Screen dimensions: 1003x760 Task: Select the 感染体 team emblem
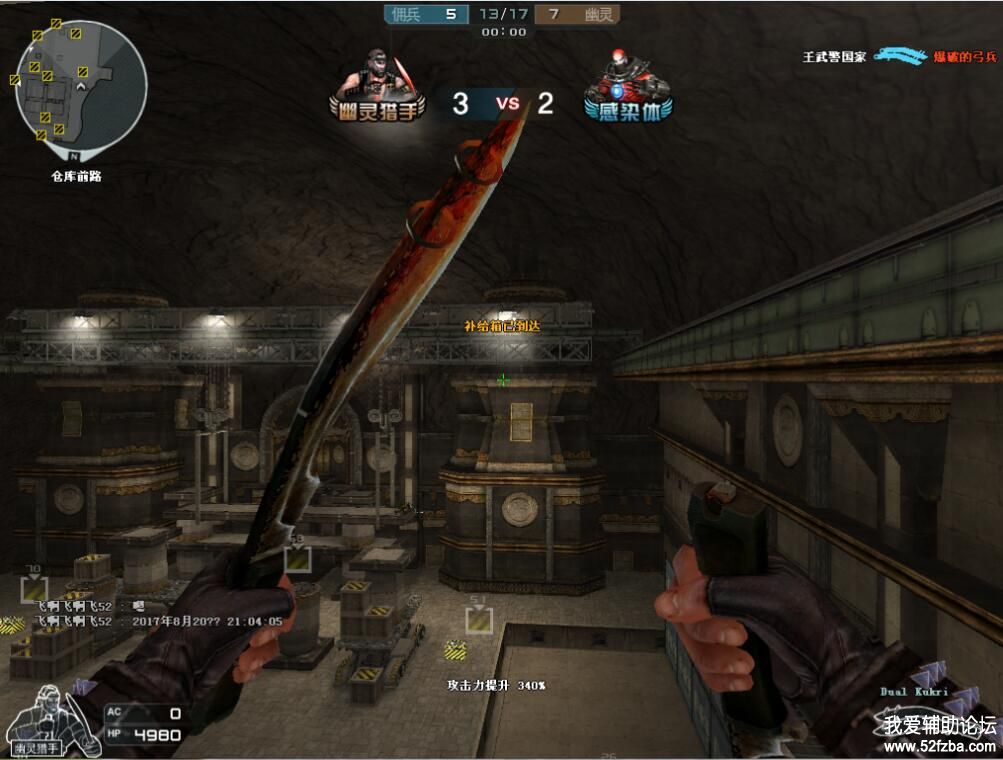[x=628, y=86]
